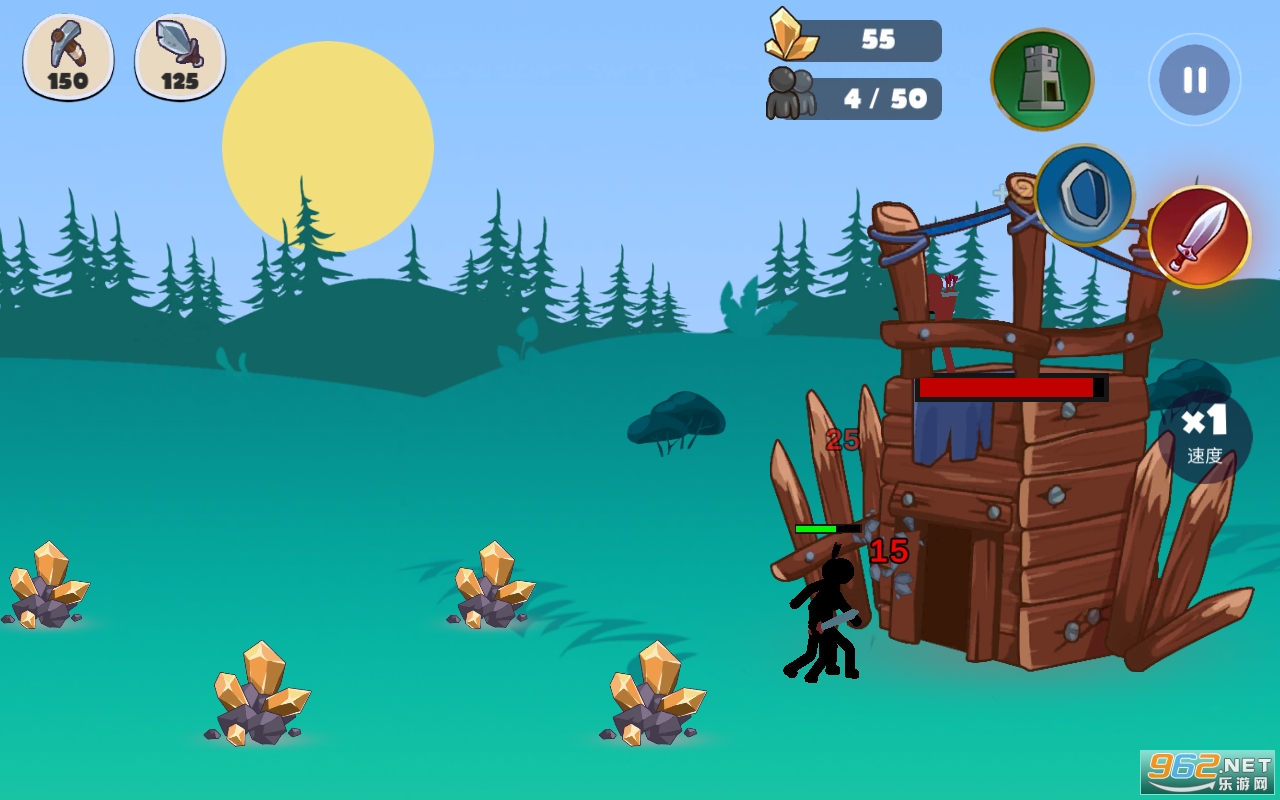1280x800 pixels.
Task: Pause the game
Action: coord(1194,80)
